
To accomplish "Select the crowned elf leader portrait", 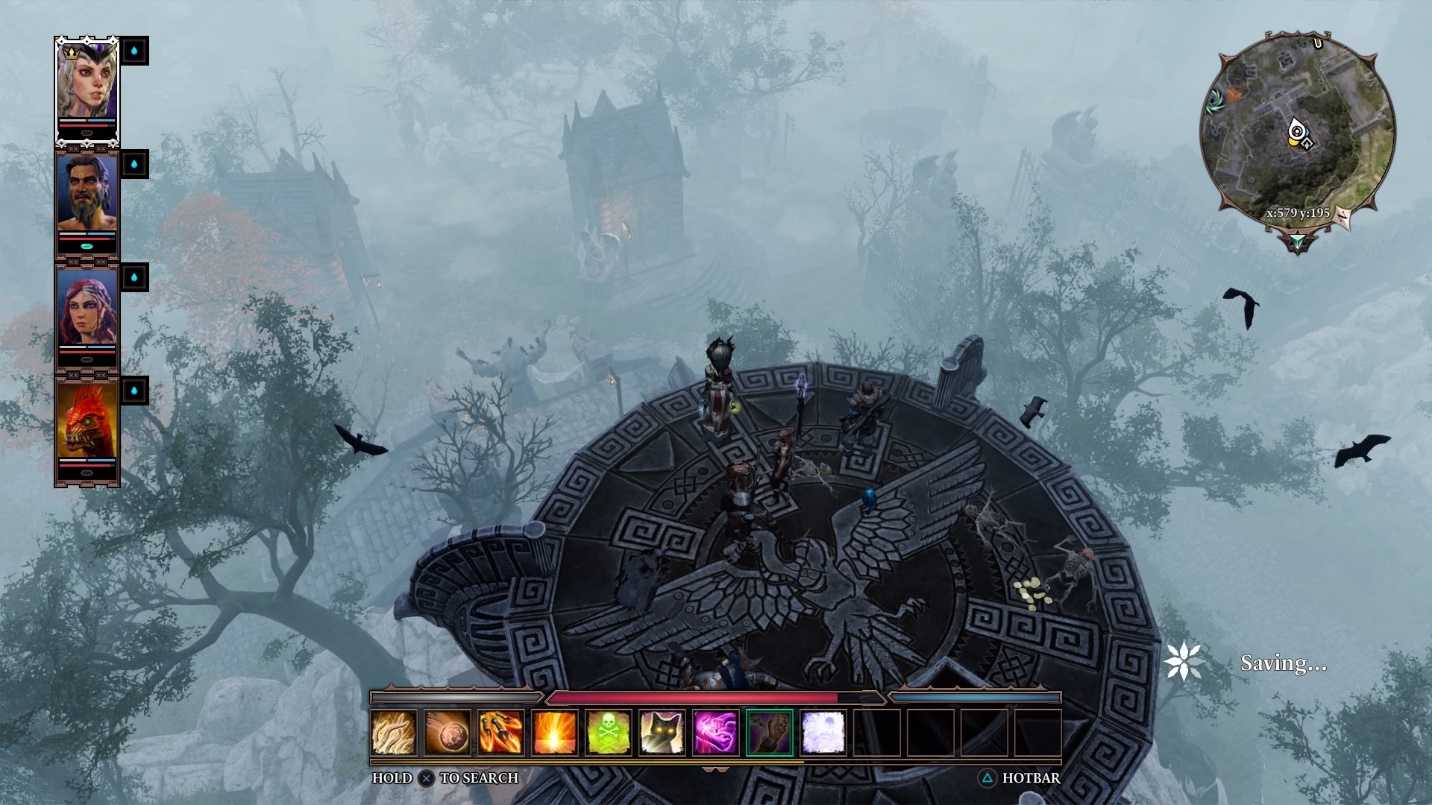I will (x=87, y=82).
